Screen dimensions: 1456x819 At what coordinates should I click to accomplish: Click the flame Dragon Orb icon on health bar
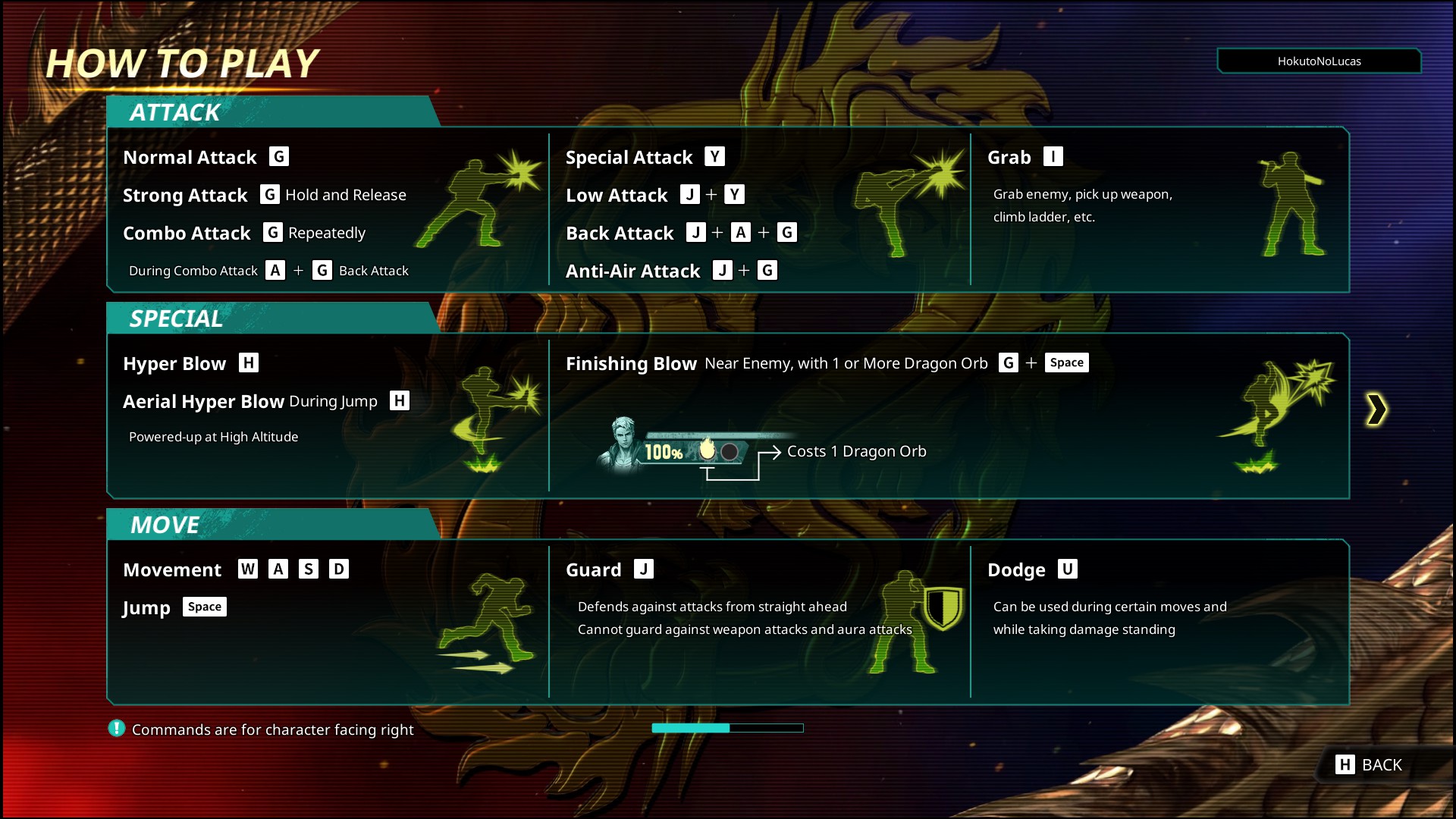click(707, 450)
